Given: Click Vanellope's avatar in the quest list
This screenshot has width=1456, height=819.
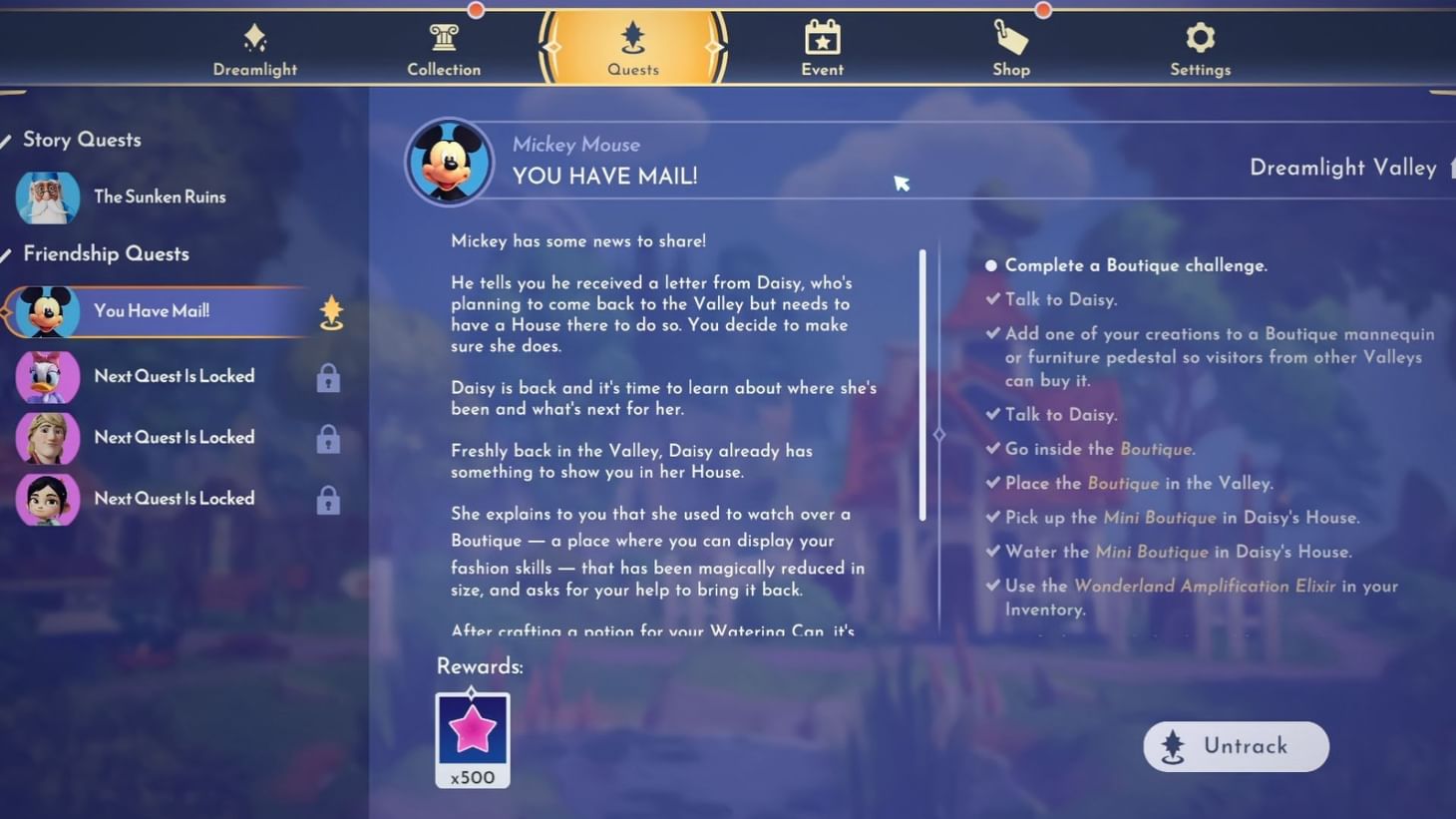Looking at the screenshot, I should 47,499.
